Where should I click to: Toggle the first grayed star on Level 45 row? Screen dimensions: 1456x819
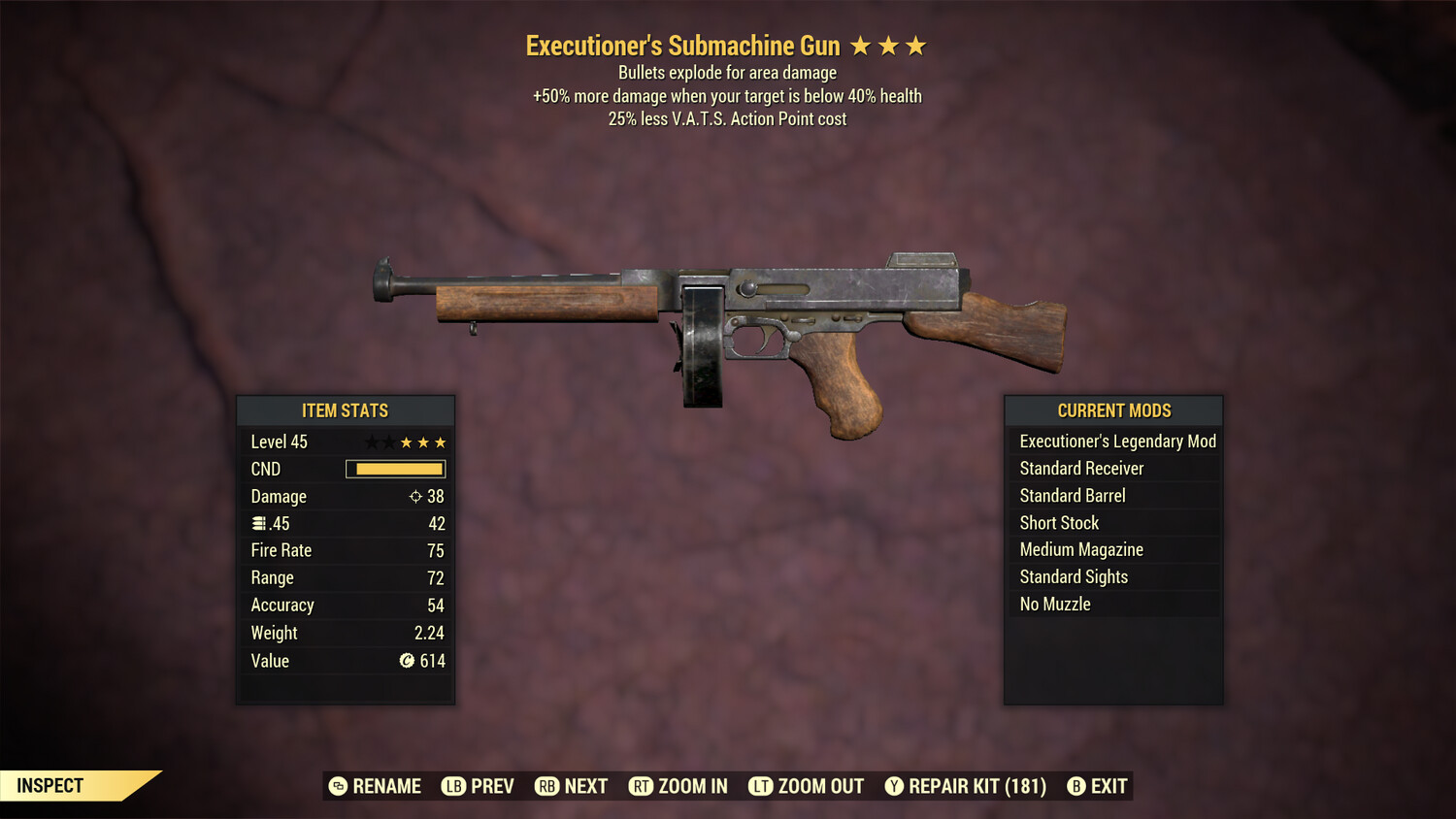coord(371,442)
